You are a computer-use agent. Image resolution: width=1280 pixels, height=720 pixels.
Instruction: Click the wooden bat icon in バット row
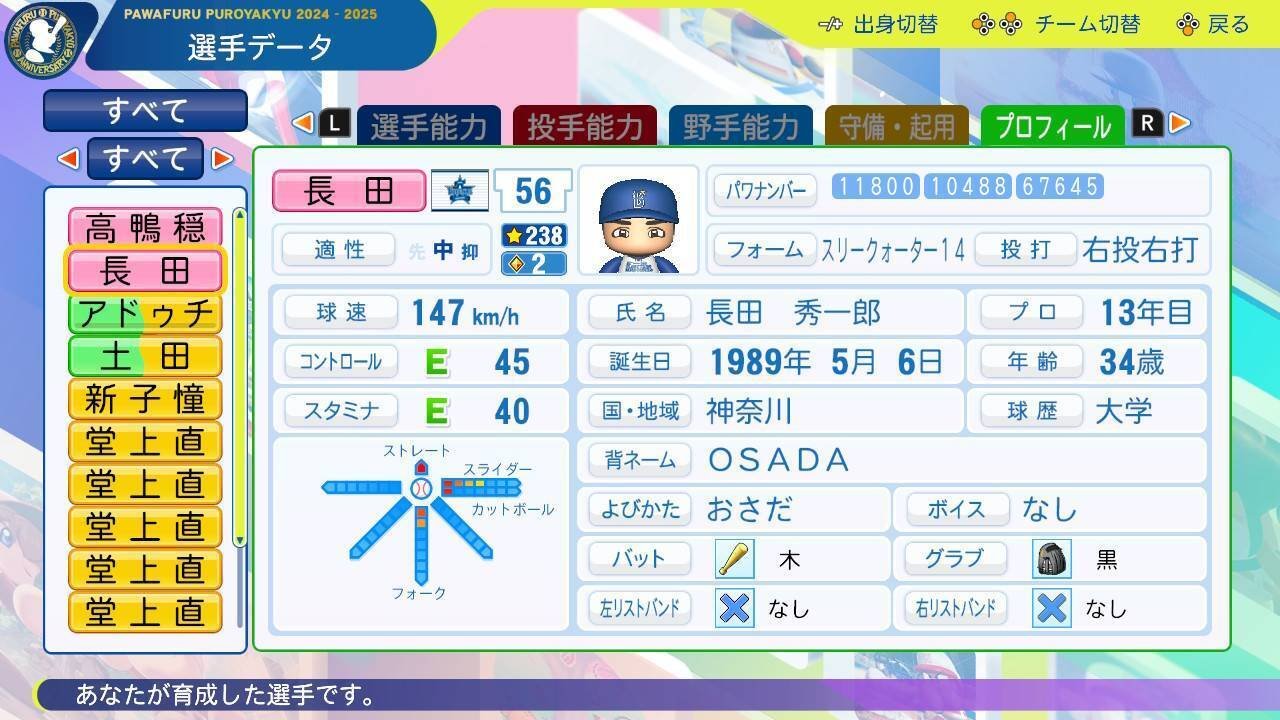pyautogui.click(x=733, y=558)
